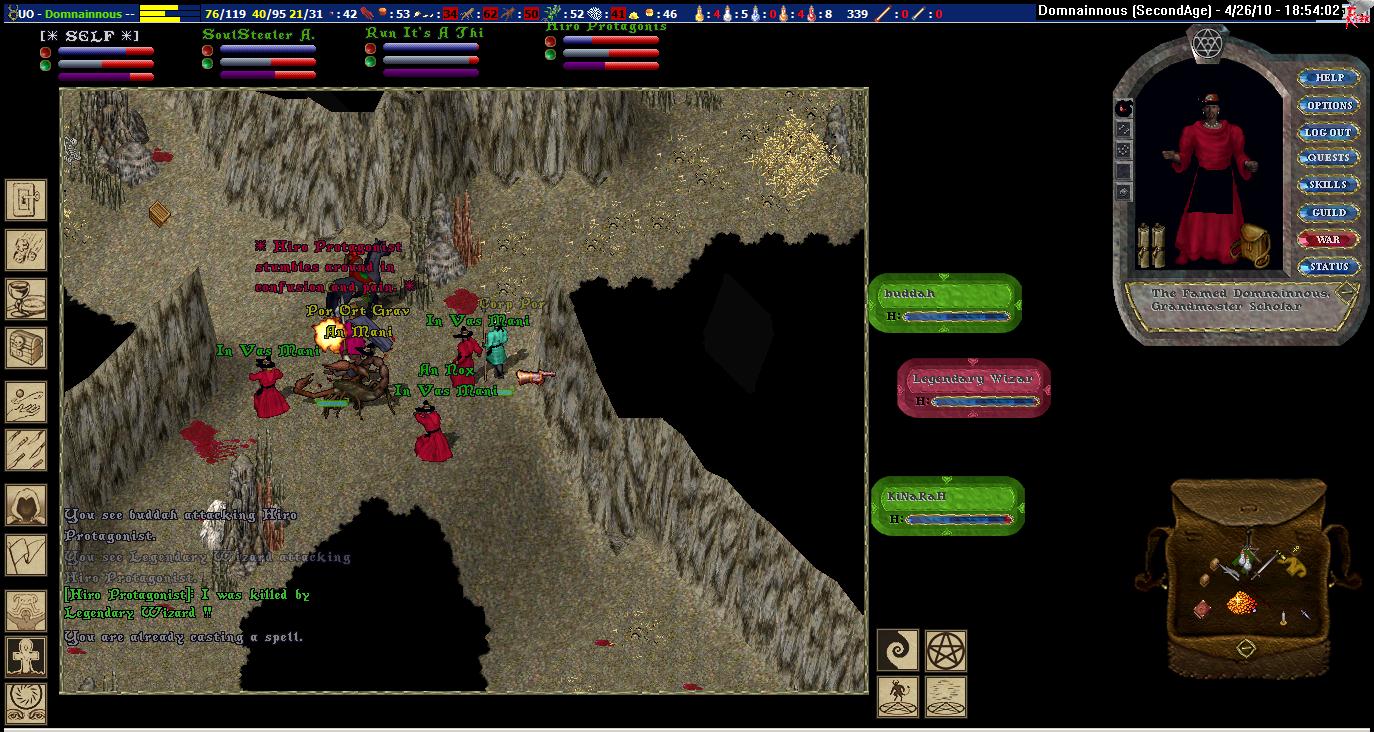The image size is (1374, 732).
Task: Open the Guild window
Action: point(1329,212)
